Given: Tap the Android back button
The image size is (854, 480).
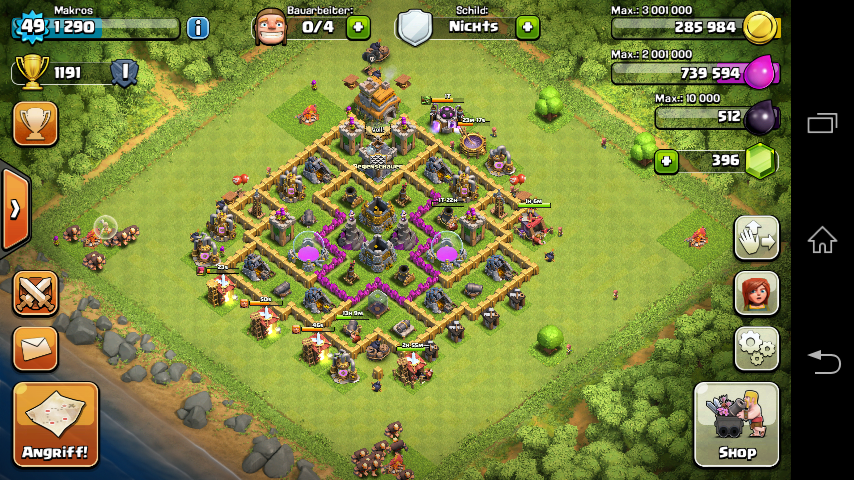Looking at the screenshot, I should [822, 361].
